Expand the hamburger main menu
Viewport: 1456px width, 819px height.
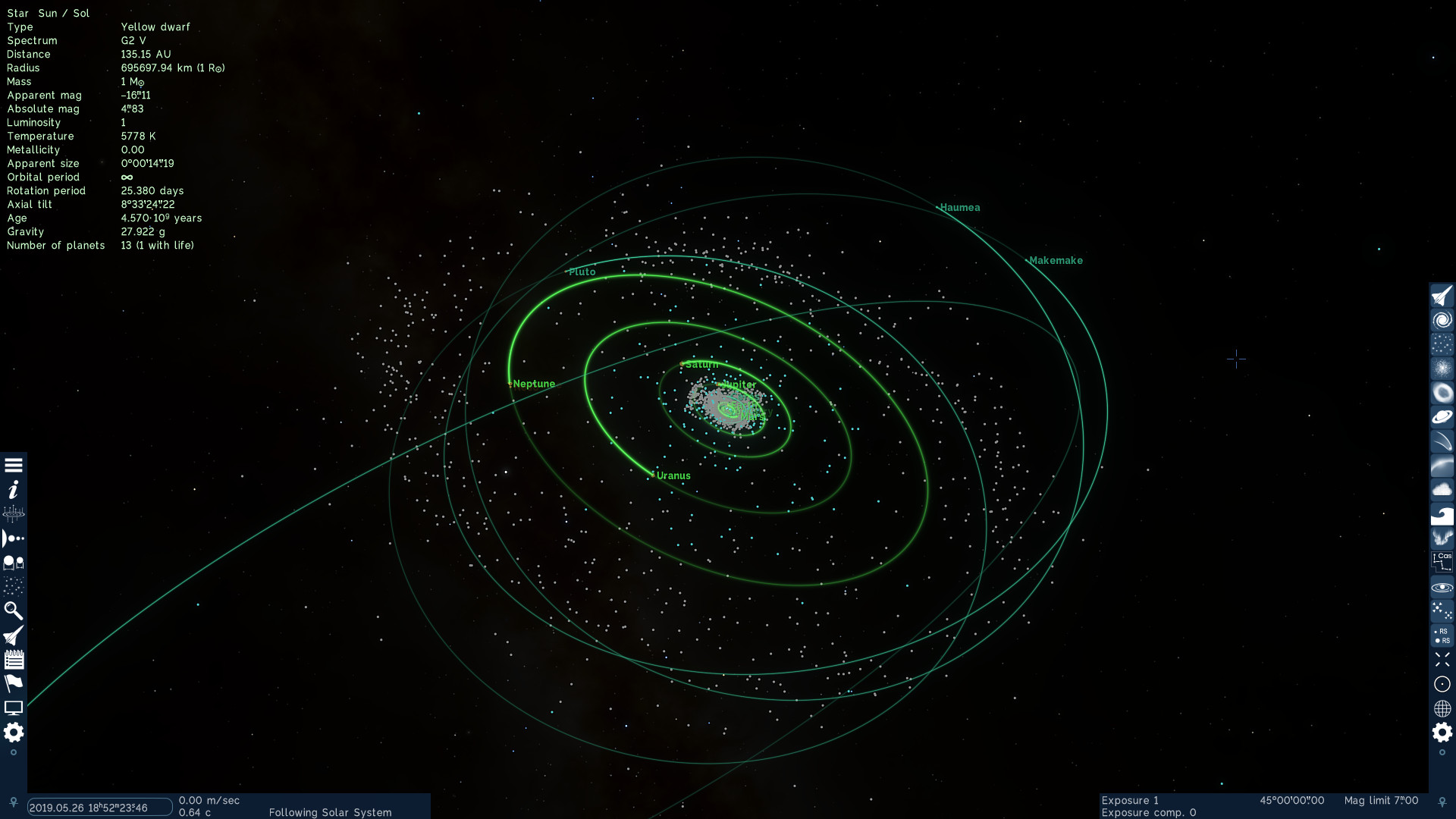[x=13, y=465]
